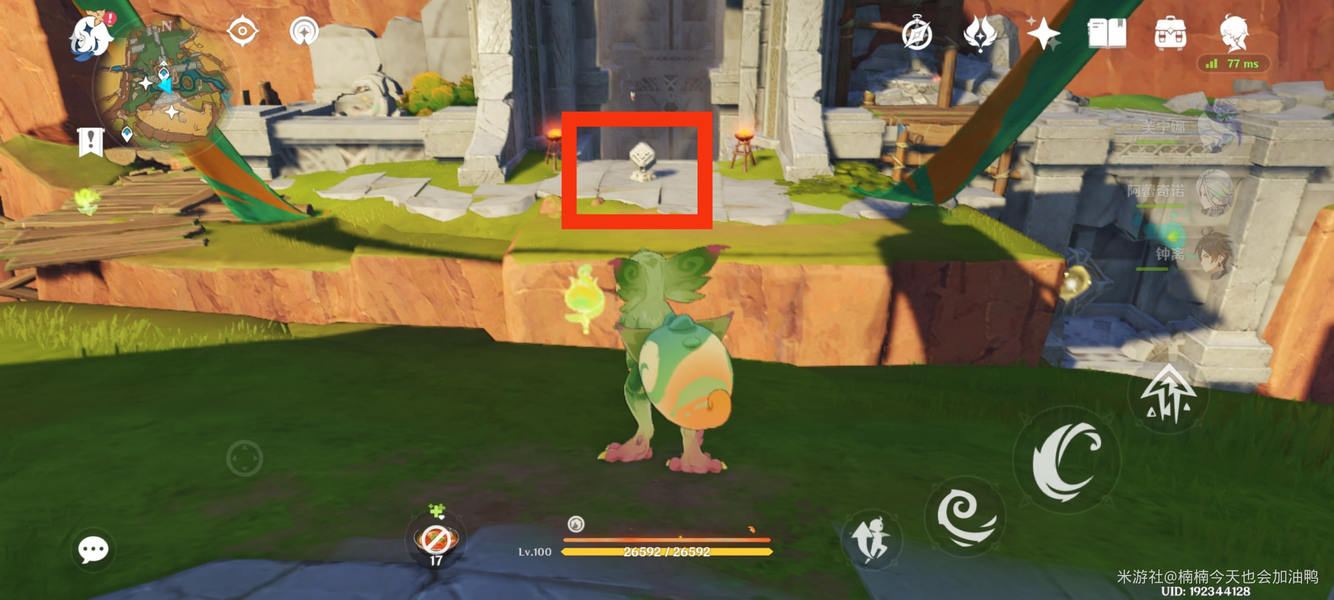This screenshot has width=1334, height=600.
Task: Open the character head profile icon
Action: coord(1234,34)
